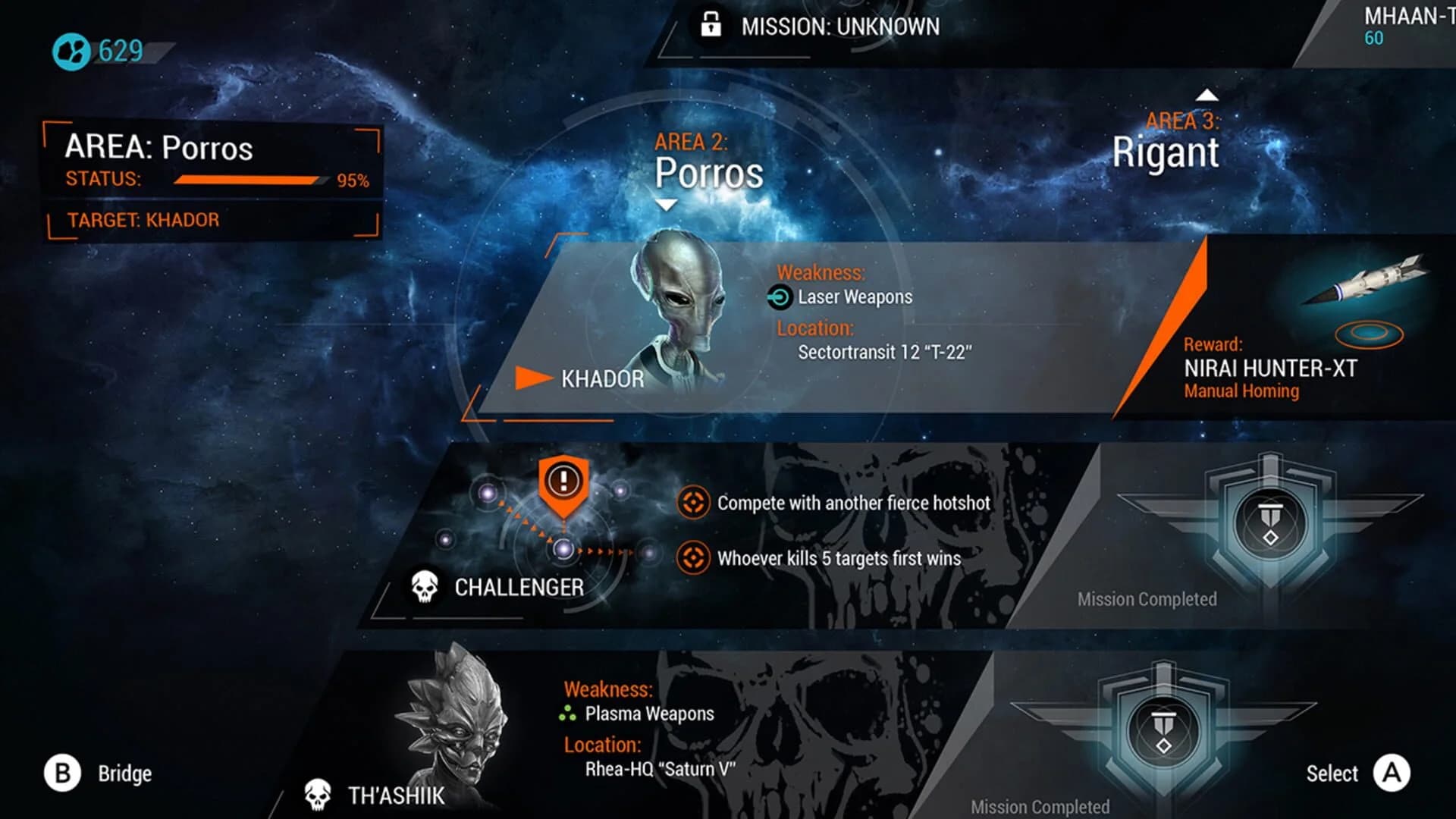Collapse Area 2 Porros with the down triangle
The height and width of the screenshot is (819, 1456).
coord(666,203)
